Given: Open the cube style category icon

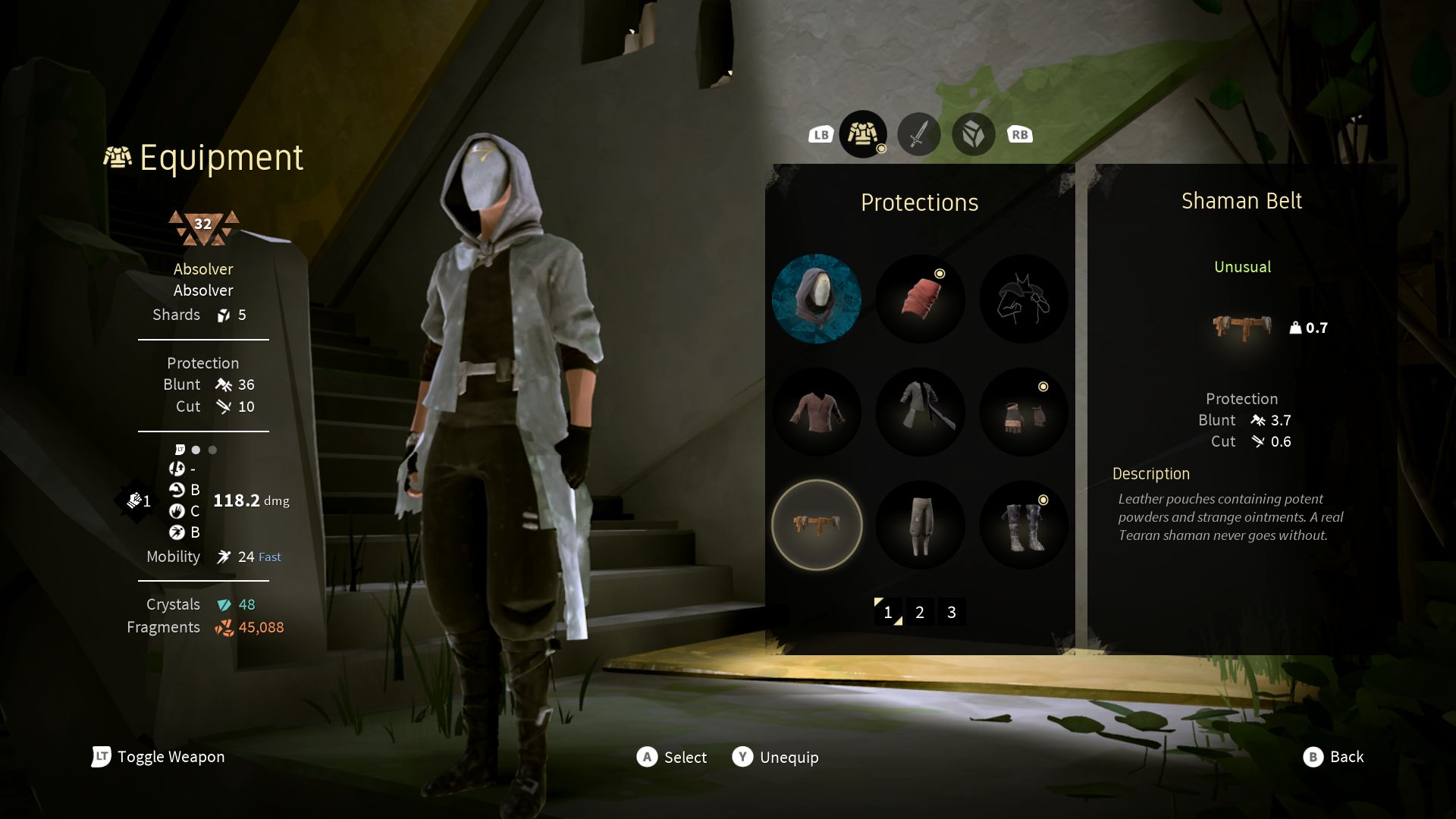Looking at the screenshot, I should [973, 133].
